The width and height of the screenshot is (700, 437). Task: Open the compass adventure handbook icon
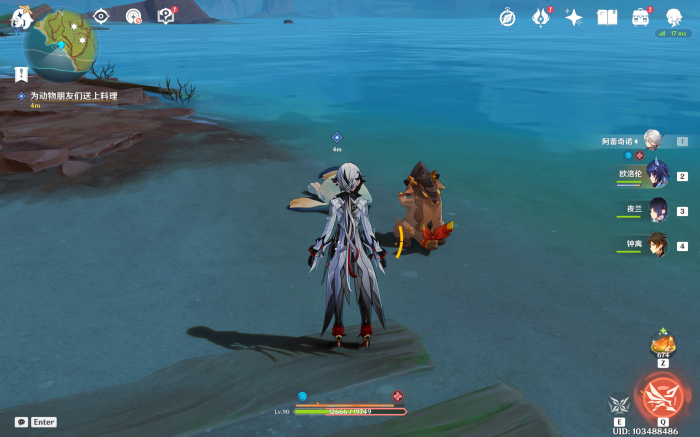(x=507, y=17)
